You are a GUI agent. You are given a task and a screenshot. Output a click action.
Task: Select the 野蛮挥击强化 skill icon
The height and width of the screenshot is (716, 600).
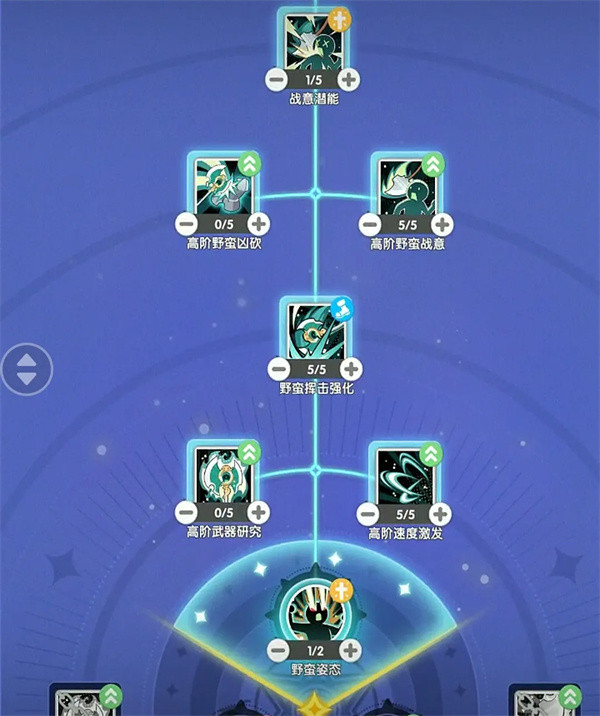(316, 330)
